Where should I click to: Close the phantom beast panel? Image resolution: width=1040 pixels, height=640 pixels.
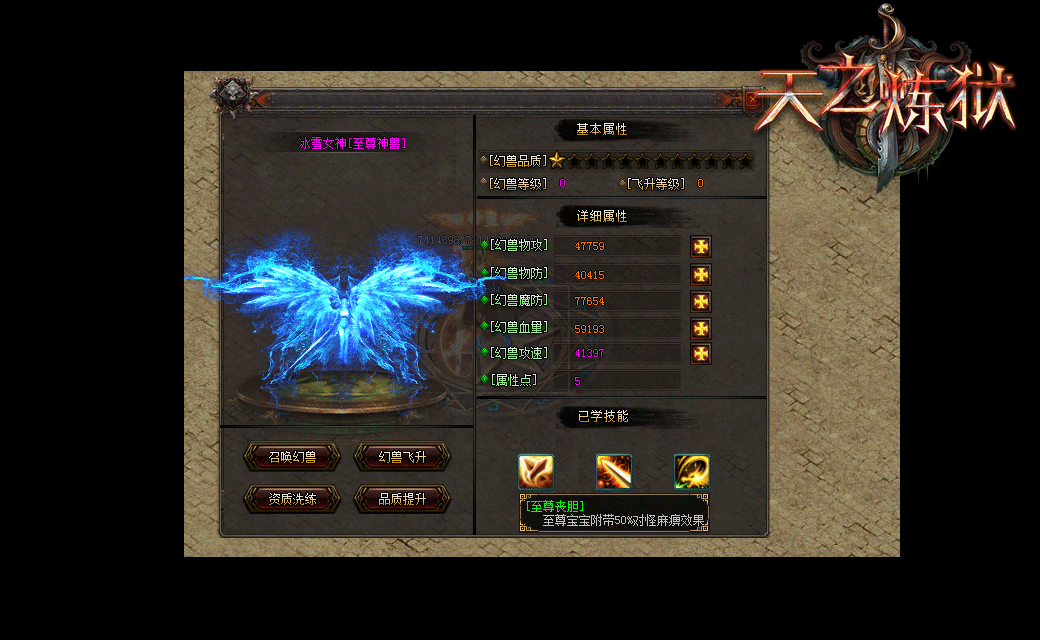[x=753, y=98]
